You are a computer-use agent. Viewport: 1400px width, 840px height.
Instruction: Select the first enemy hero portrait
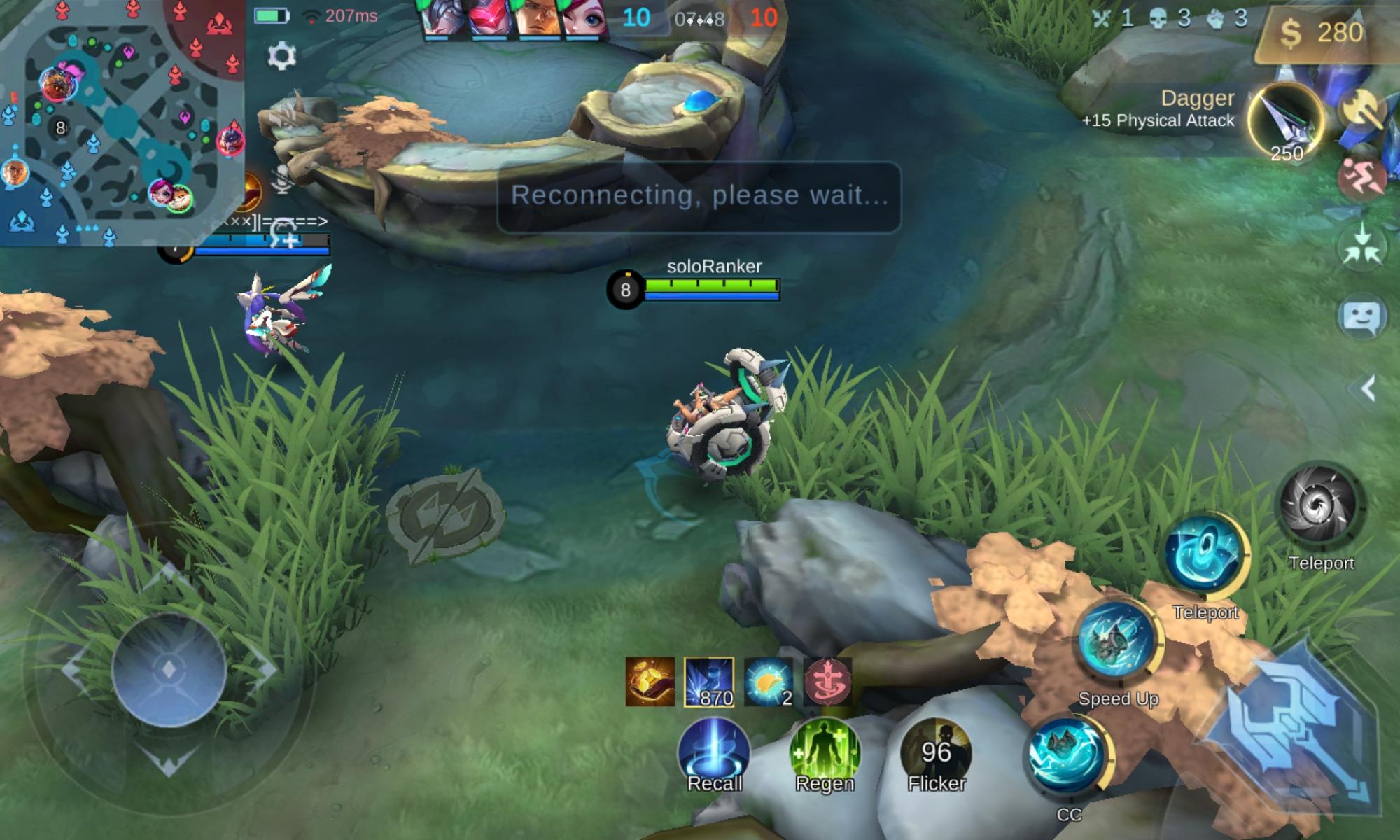tap(437, 14)
